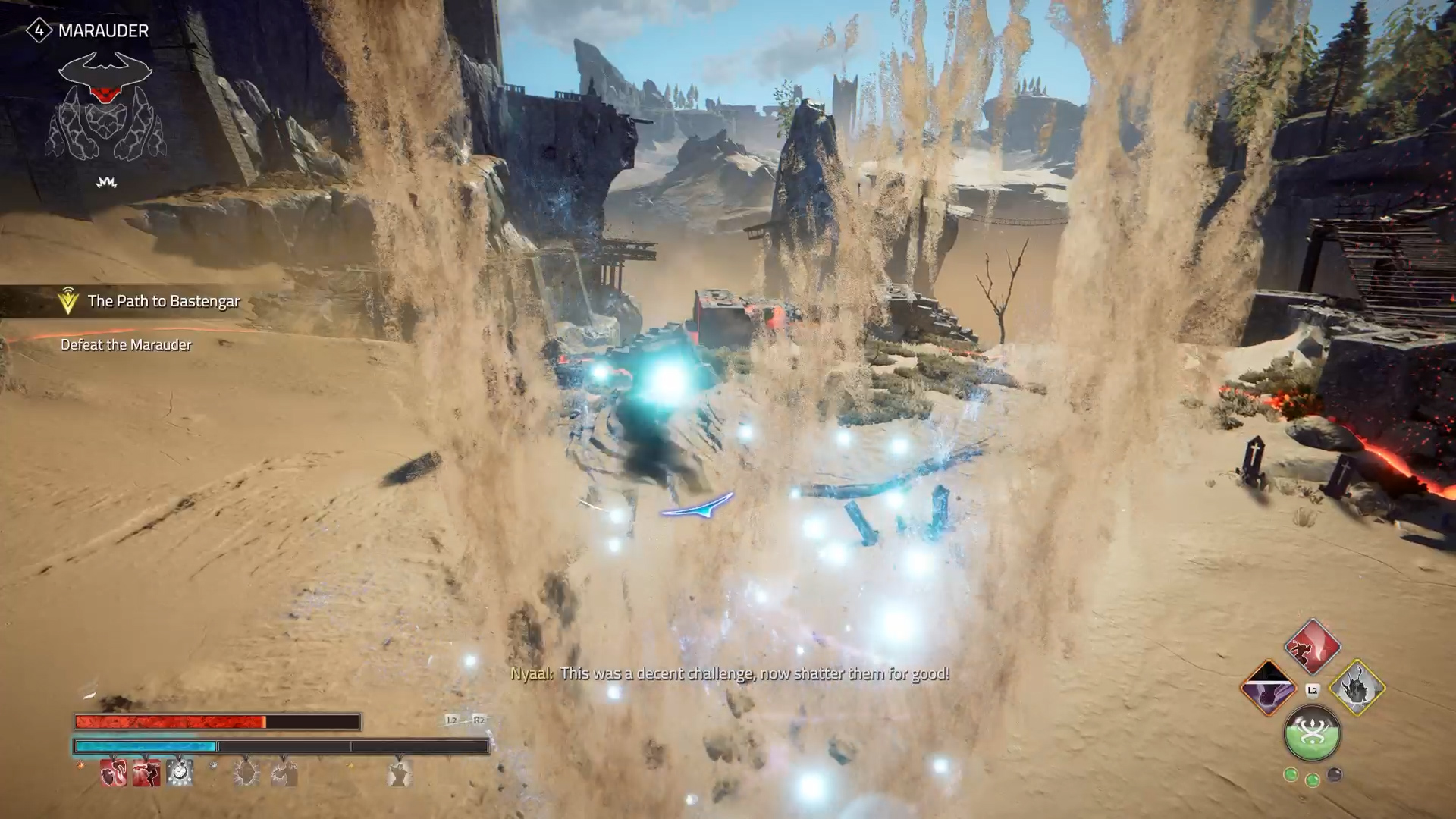Open The Path to Bastengar quest tracker

pos(163,301)
